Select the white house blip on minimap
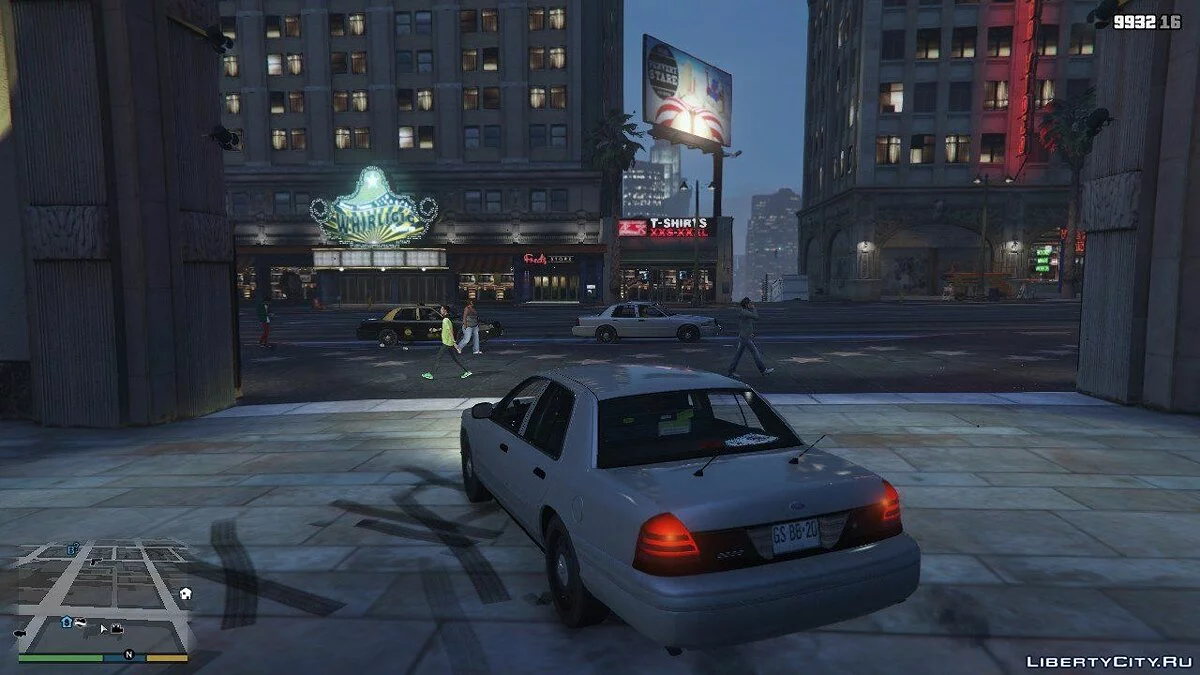1200x675 pixels. [185, 593]
